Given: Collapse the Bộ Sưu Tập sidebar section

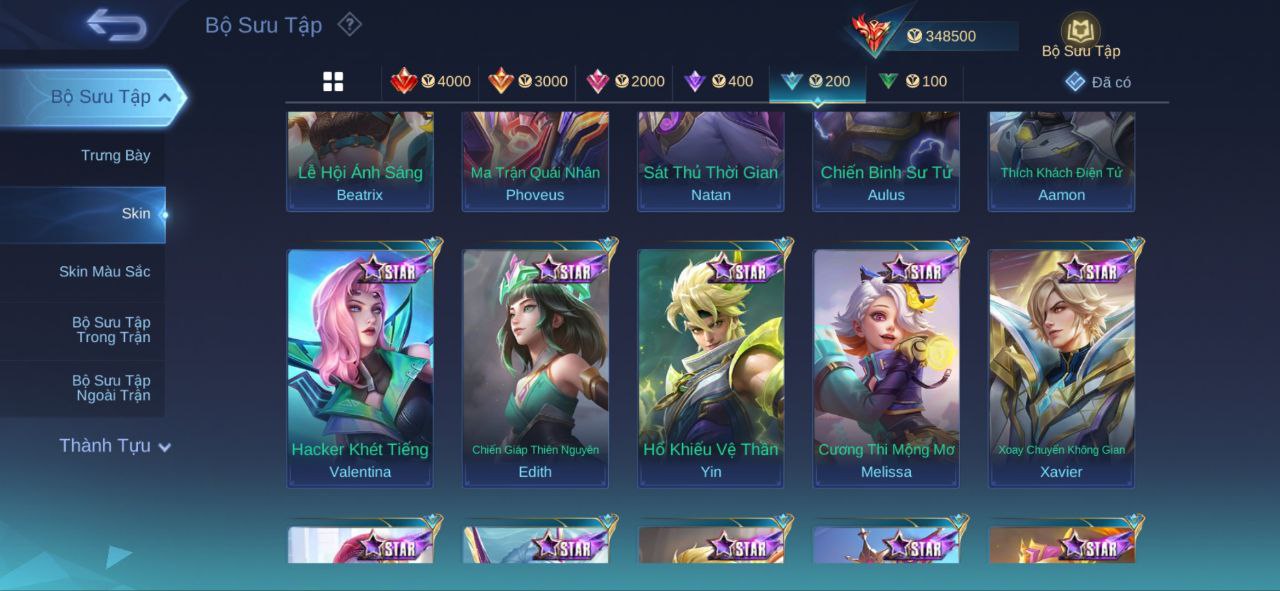Looking at the screenshot, I should click(x=164, y=97).
